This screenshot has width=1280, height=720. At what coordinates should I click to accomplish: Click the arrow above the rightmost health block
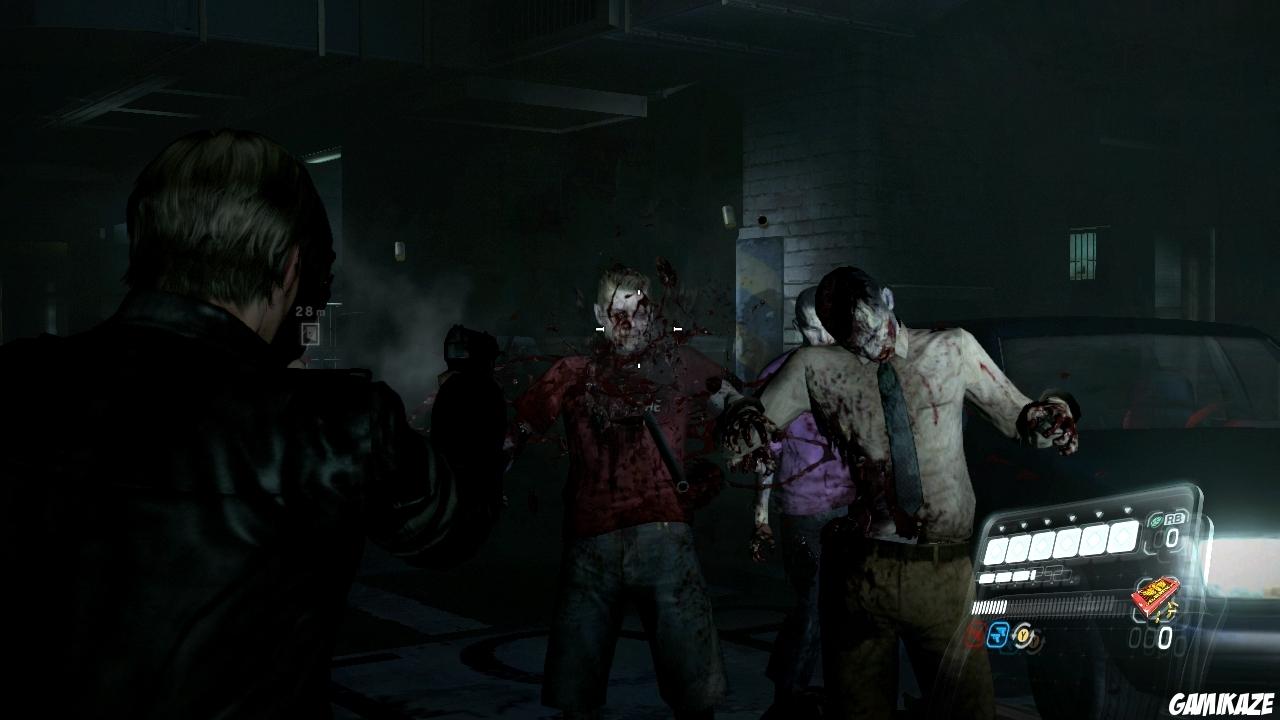coord(1129,508)
